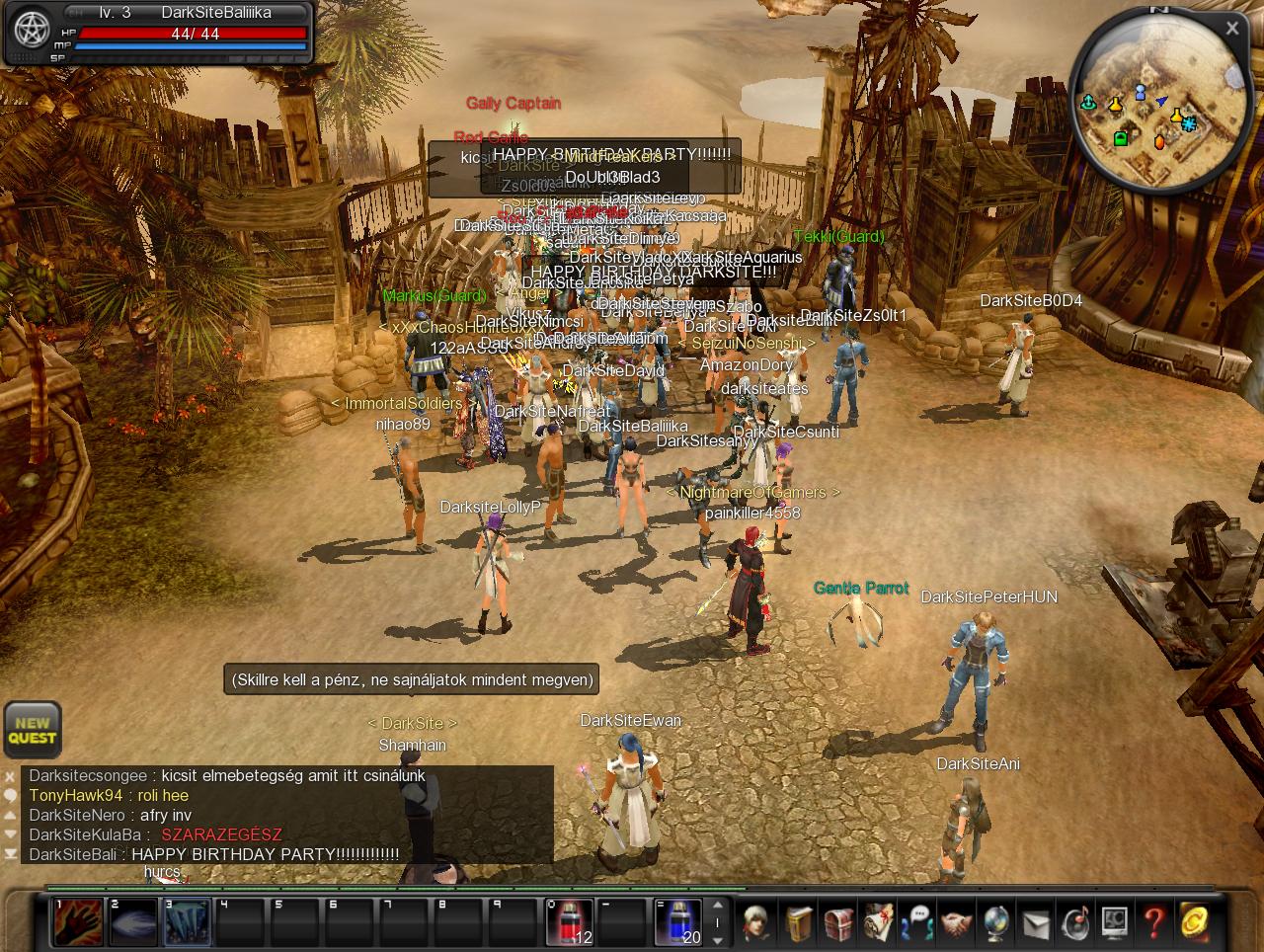Use the white energy blast skill in slot 2

(x=132, y=922)
